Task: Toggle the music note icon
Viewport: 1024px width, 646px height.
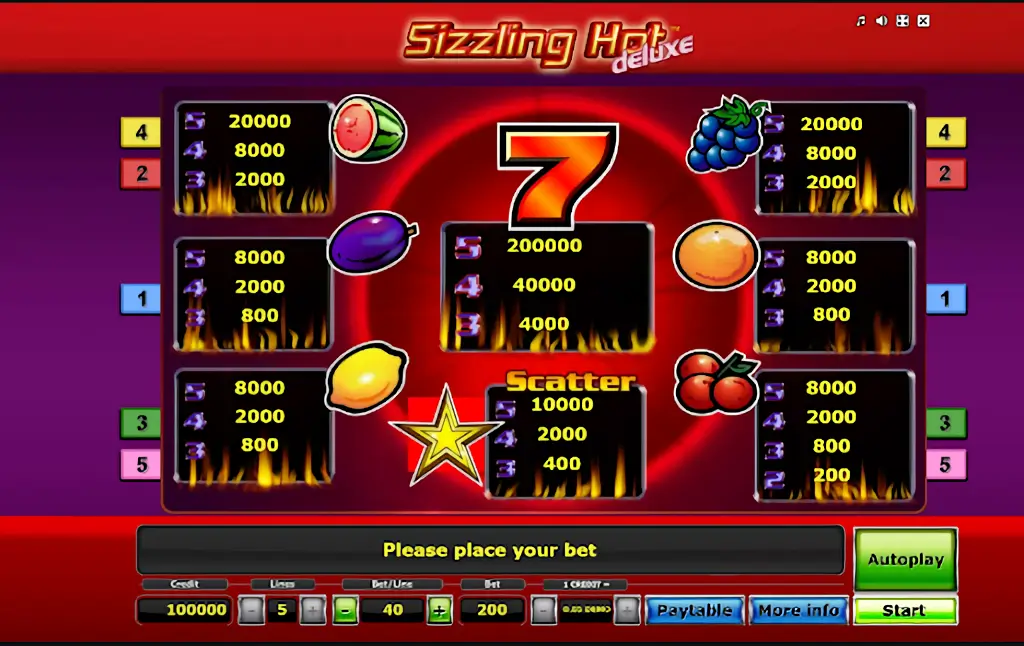Action: click(x=861, y=21)
